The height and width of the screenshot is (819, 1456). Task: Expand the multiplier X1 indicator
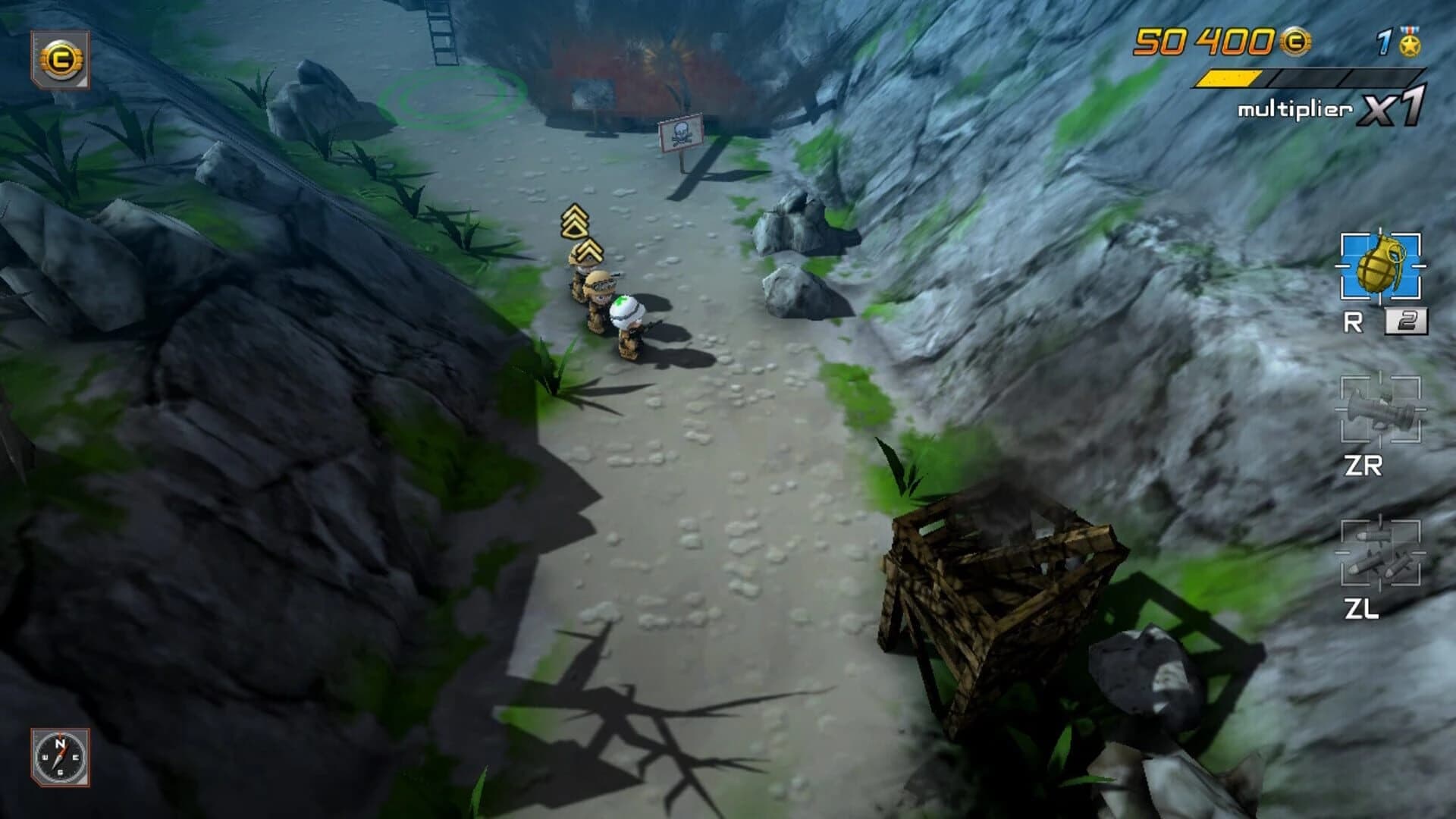1339,110
